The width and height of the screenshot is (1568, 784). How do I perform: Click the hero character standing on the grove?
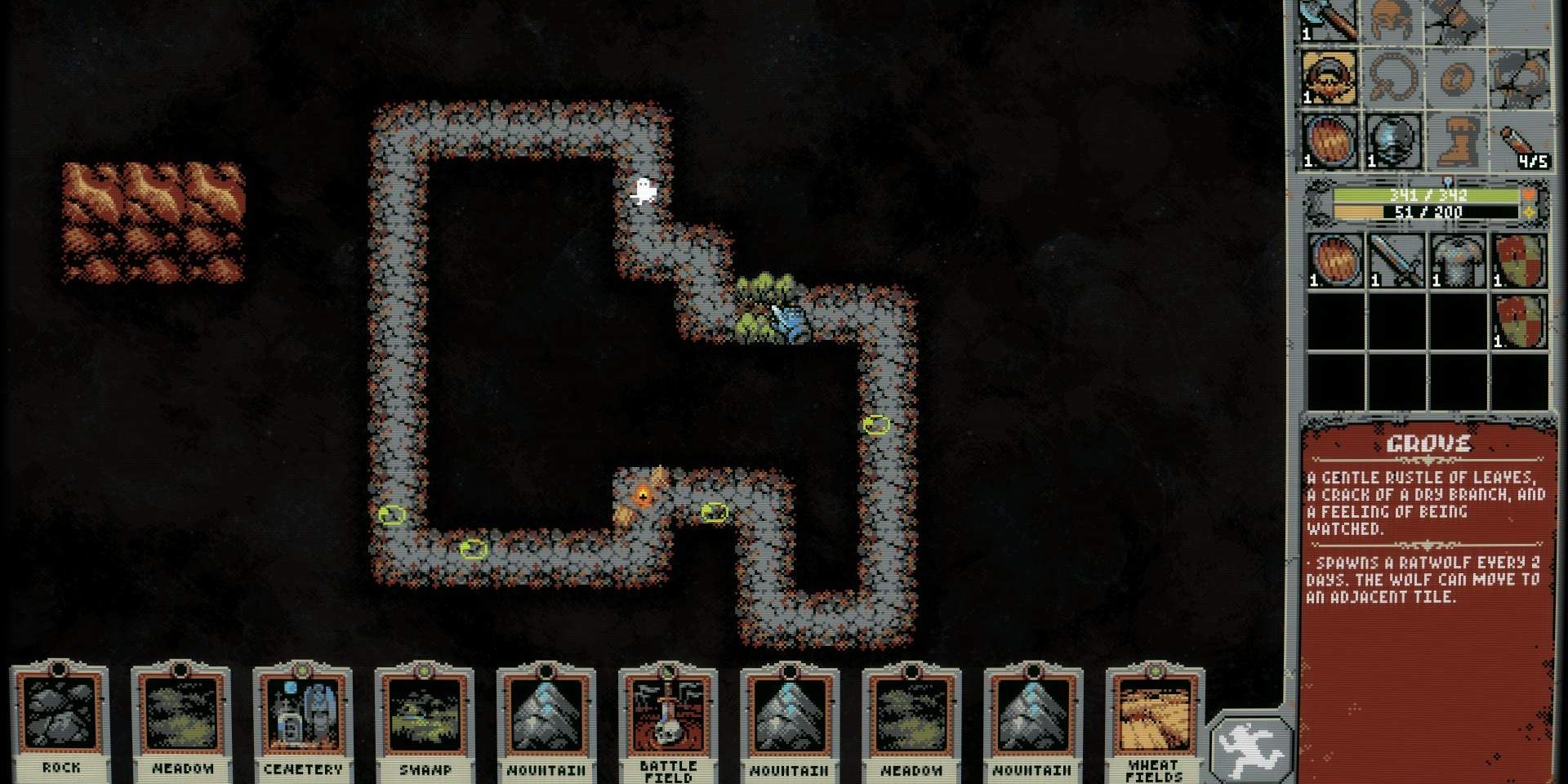click(x=786, y=318)
